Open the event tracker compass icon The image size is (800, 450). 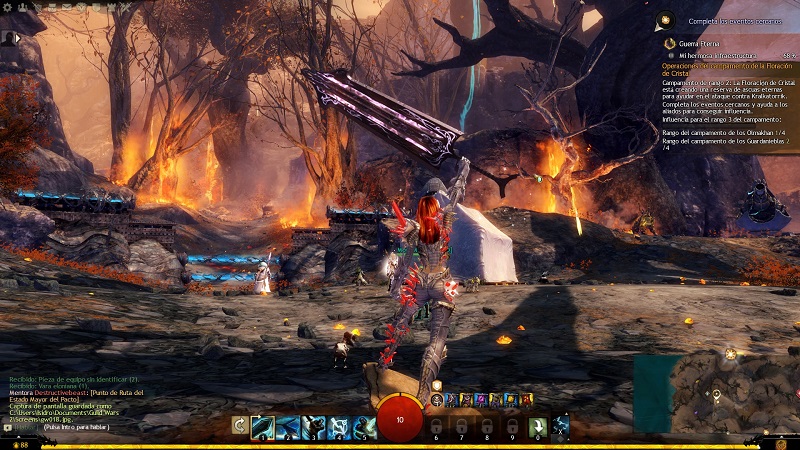pos(665,19)
